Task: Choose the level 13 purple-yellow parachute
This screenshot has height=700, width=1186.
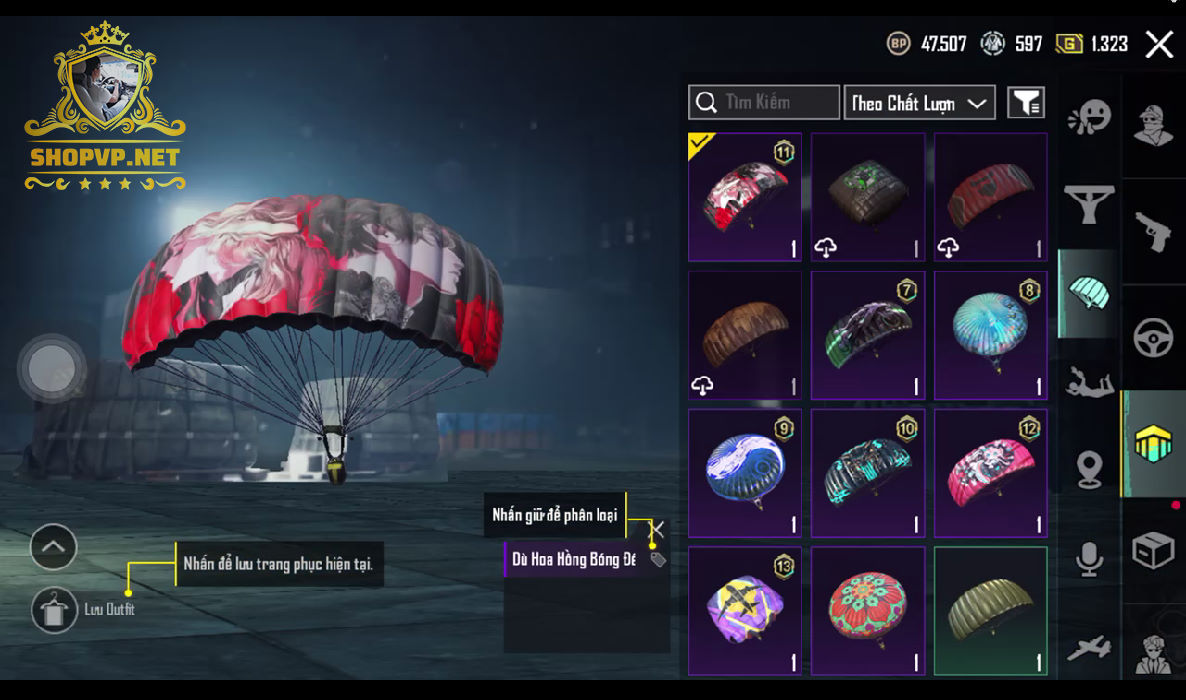Action: pyautogui.click(x=745, y=611)
